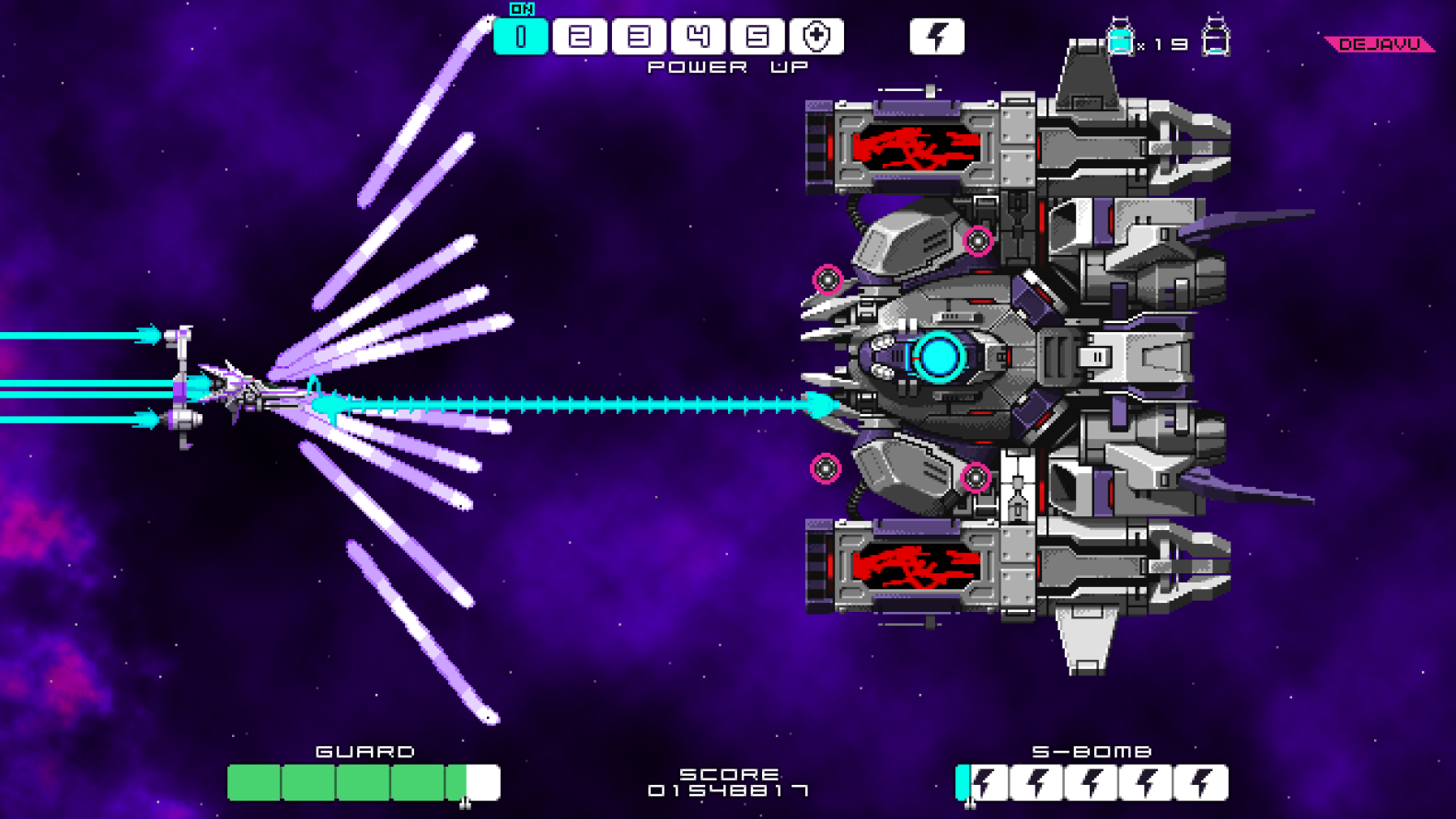Pick power-up slot 4
This screenshot has height=819, width=1456.
698,37
